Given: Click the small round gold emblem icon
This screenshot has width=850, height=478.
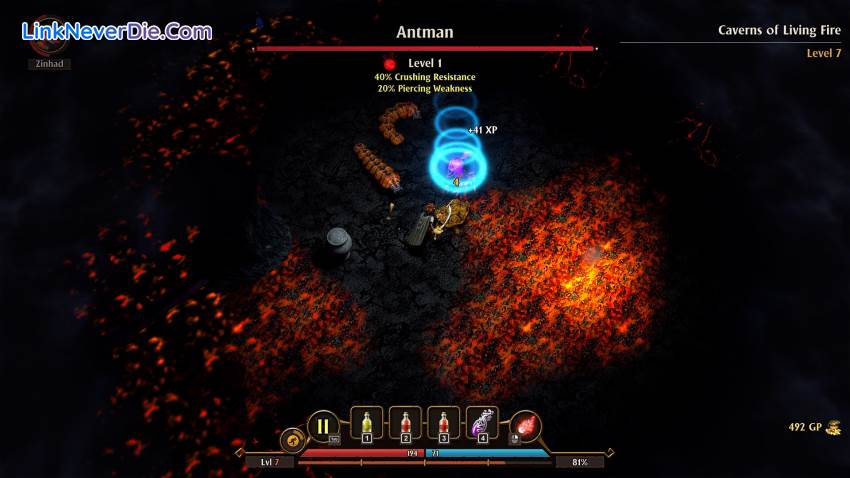Looking at the screenshot, I should point(293,439).
